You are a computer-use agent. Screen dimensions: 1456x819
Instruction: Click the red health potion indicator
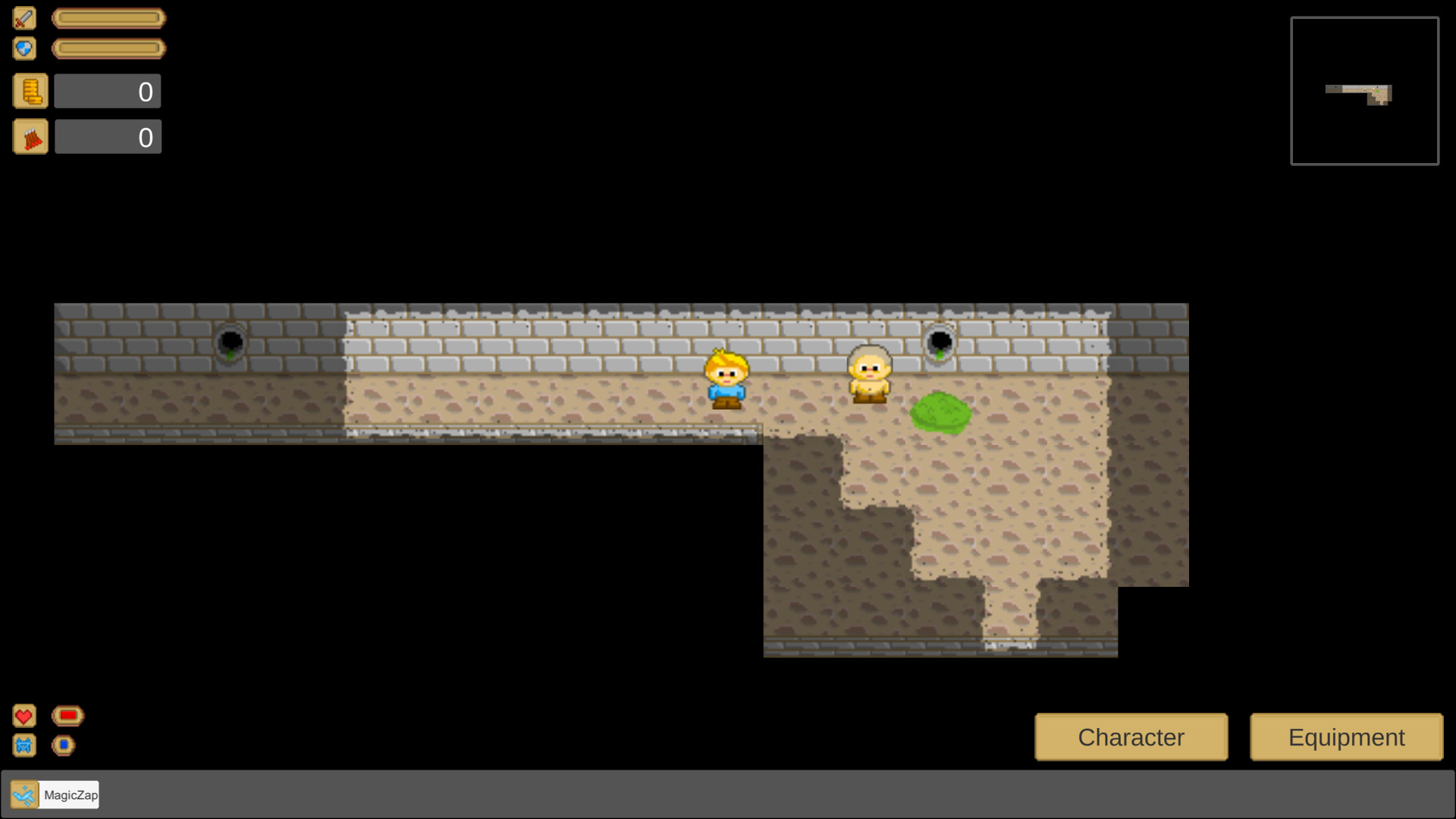[x=67, y=715]
